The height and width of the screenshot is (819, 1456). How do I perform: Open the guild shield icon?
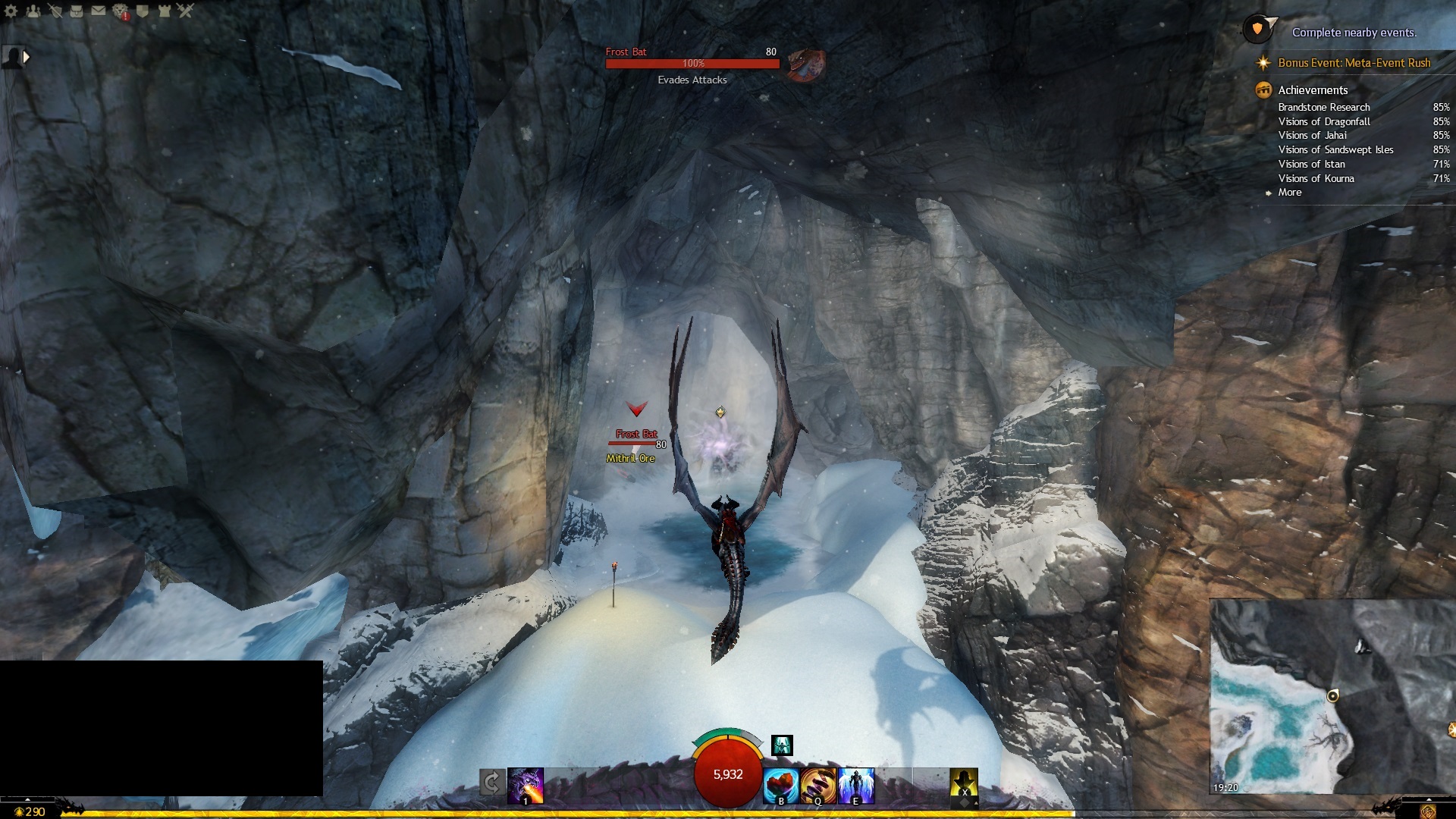coord(143,11)
